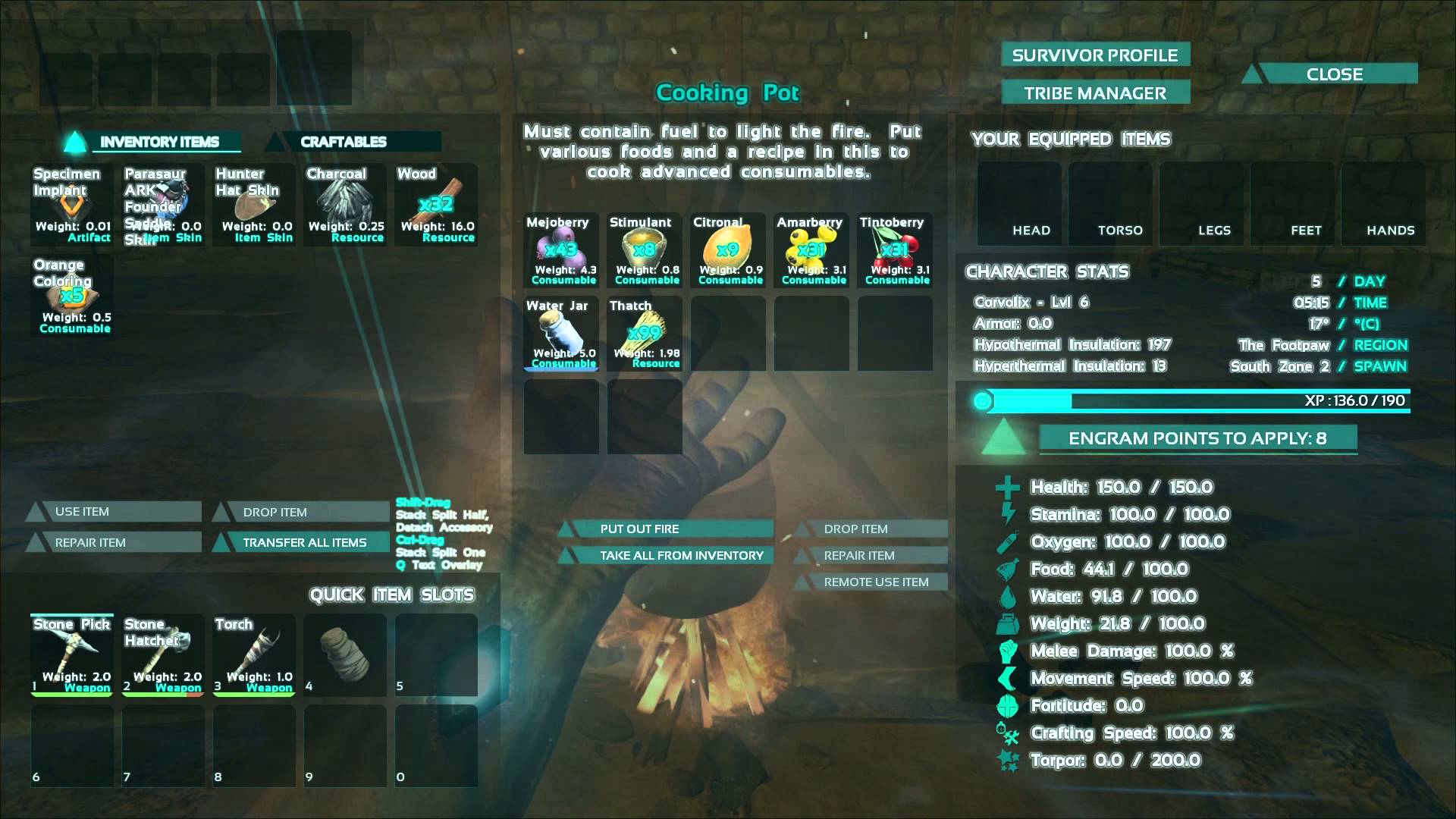Close the inventory screen
The width and height of the screenshot is (1456, 819).
click(x=1333, y=74)
